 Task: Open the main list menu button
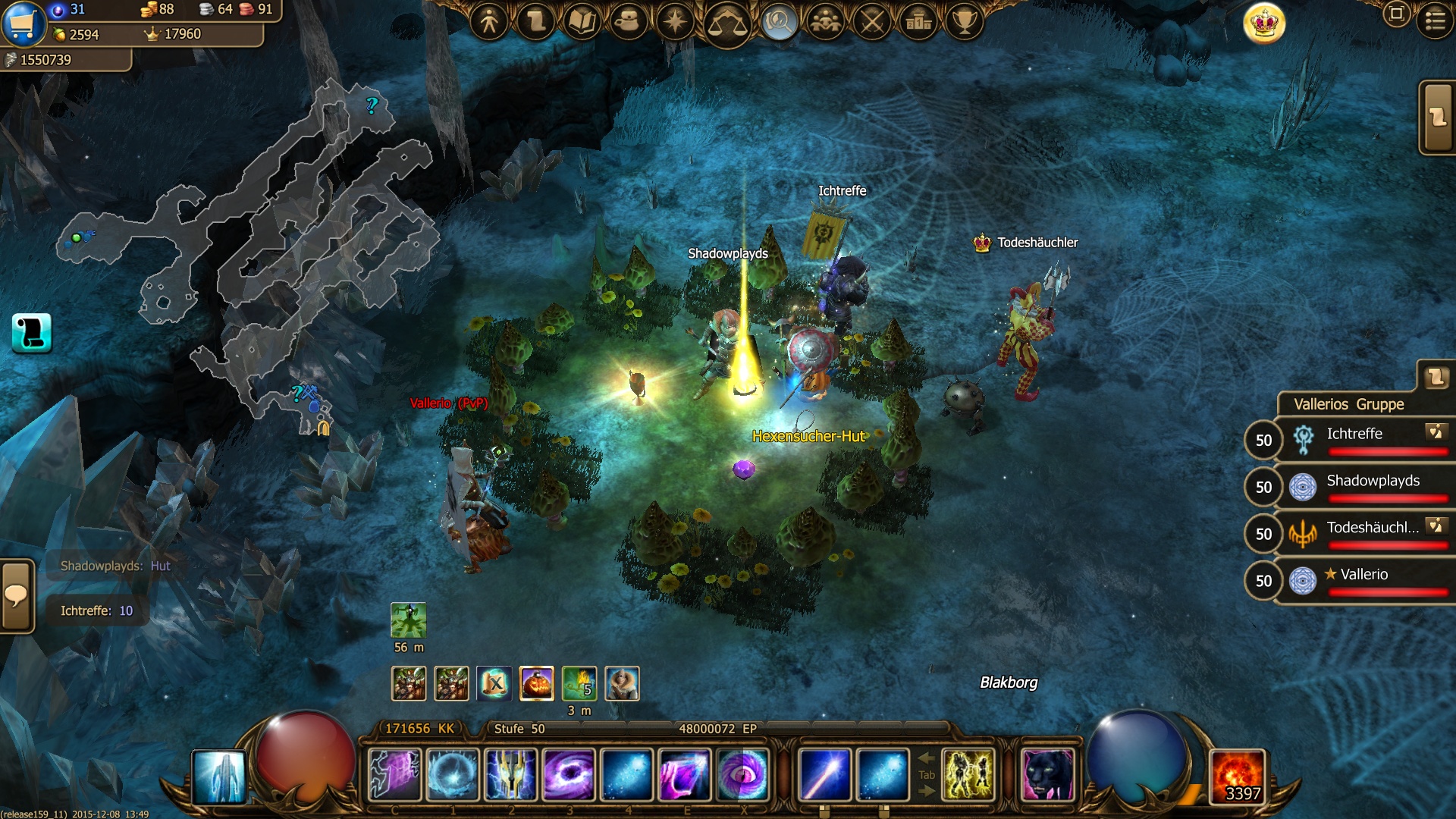click(1435, 20)
